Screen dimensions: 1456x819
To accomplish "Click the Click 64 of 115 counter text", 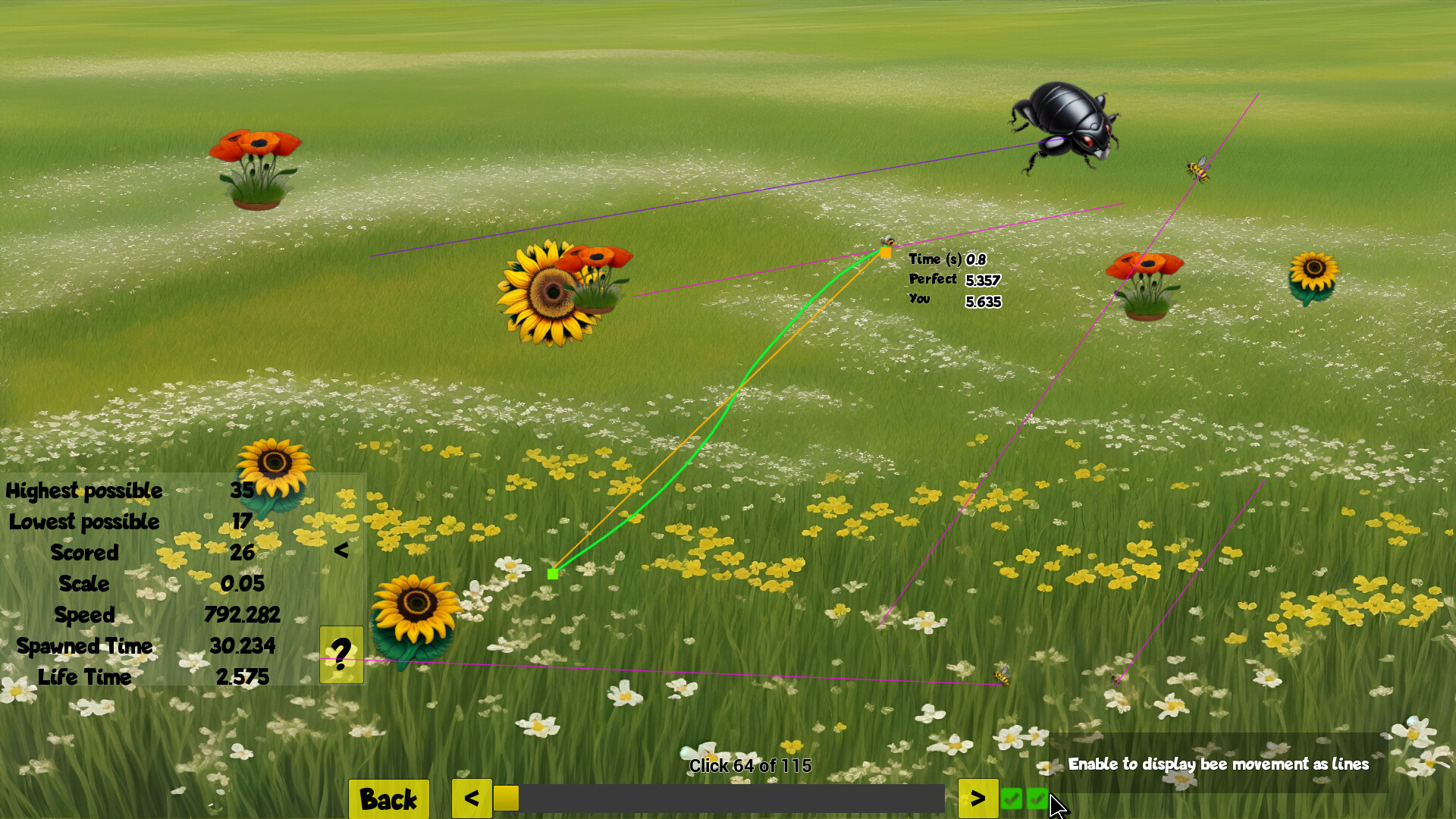I will pyautogui.click(x=749, y=767).
